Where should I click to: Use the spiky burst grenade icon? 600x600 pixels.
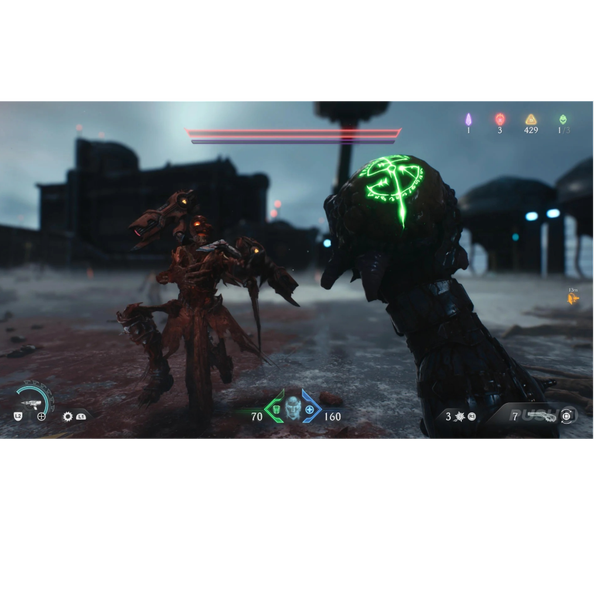pos(460,416)
